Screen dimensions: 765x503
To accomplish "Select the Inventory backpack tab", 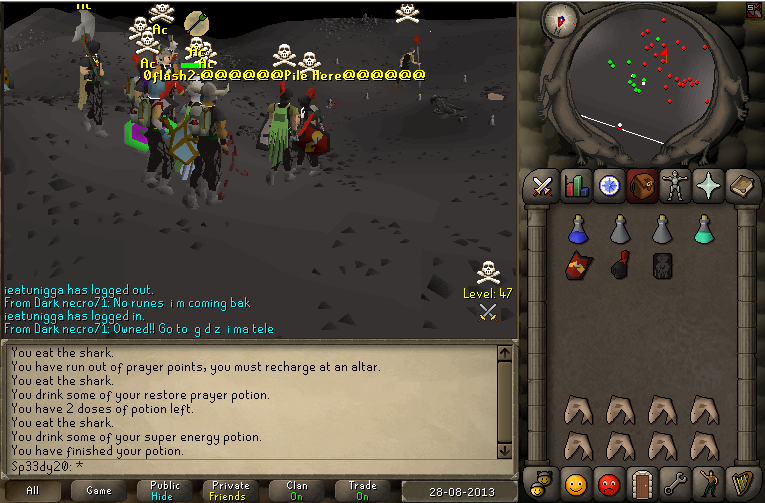I will [642, 186].
